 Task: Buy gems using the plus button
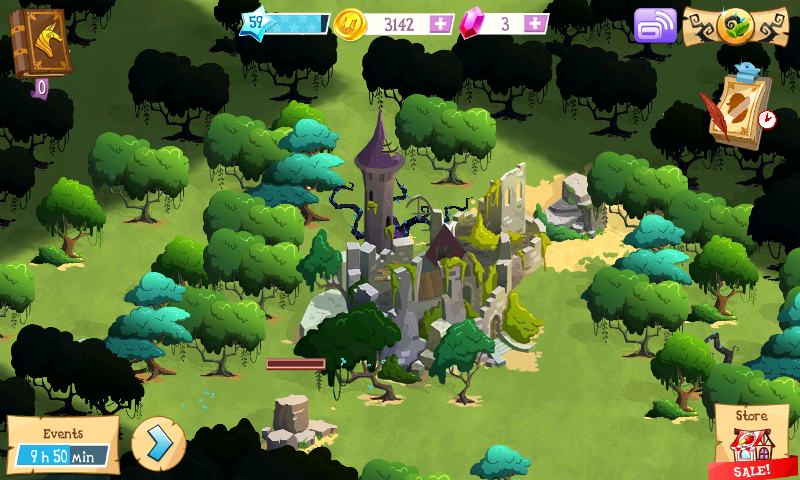click(x=536, y=23)
